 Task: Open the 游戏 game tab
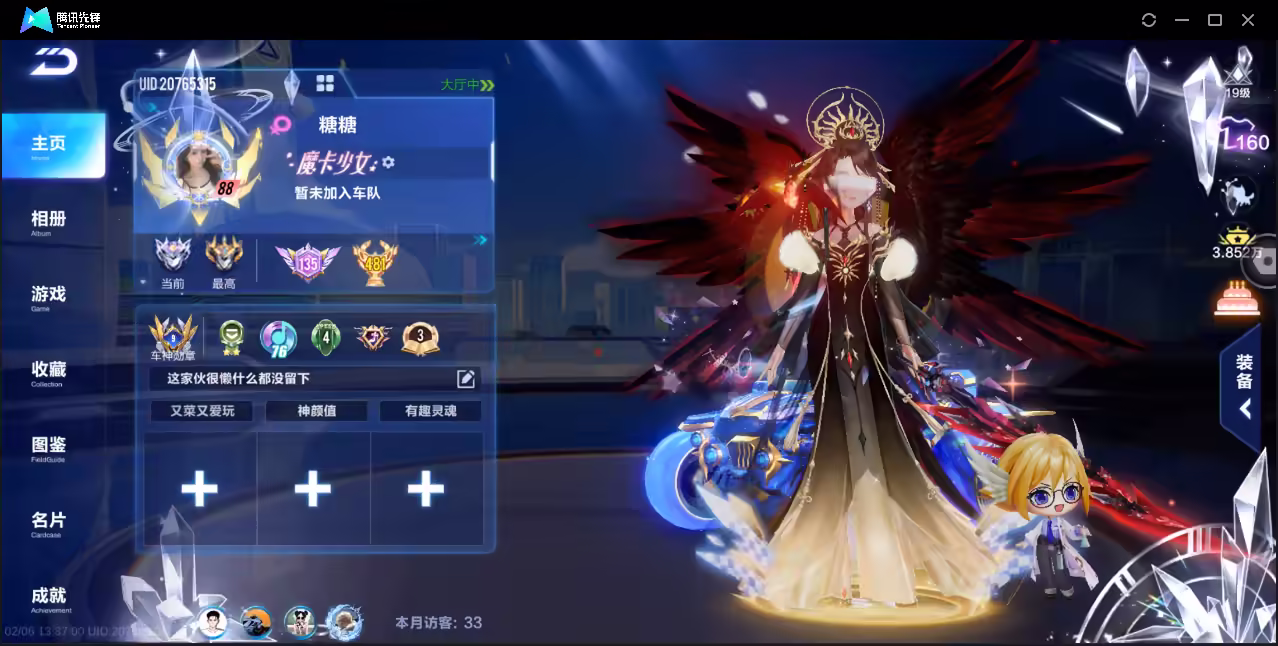(x=49, y=296)
